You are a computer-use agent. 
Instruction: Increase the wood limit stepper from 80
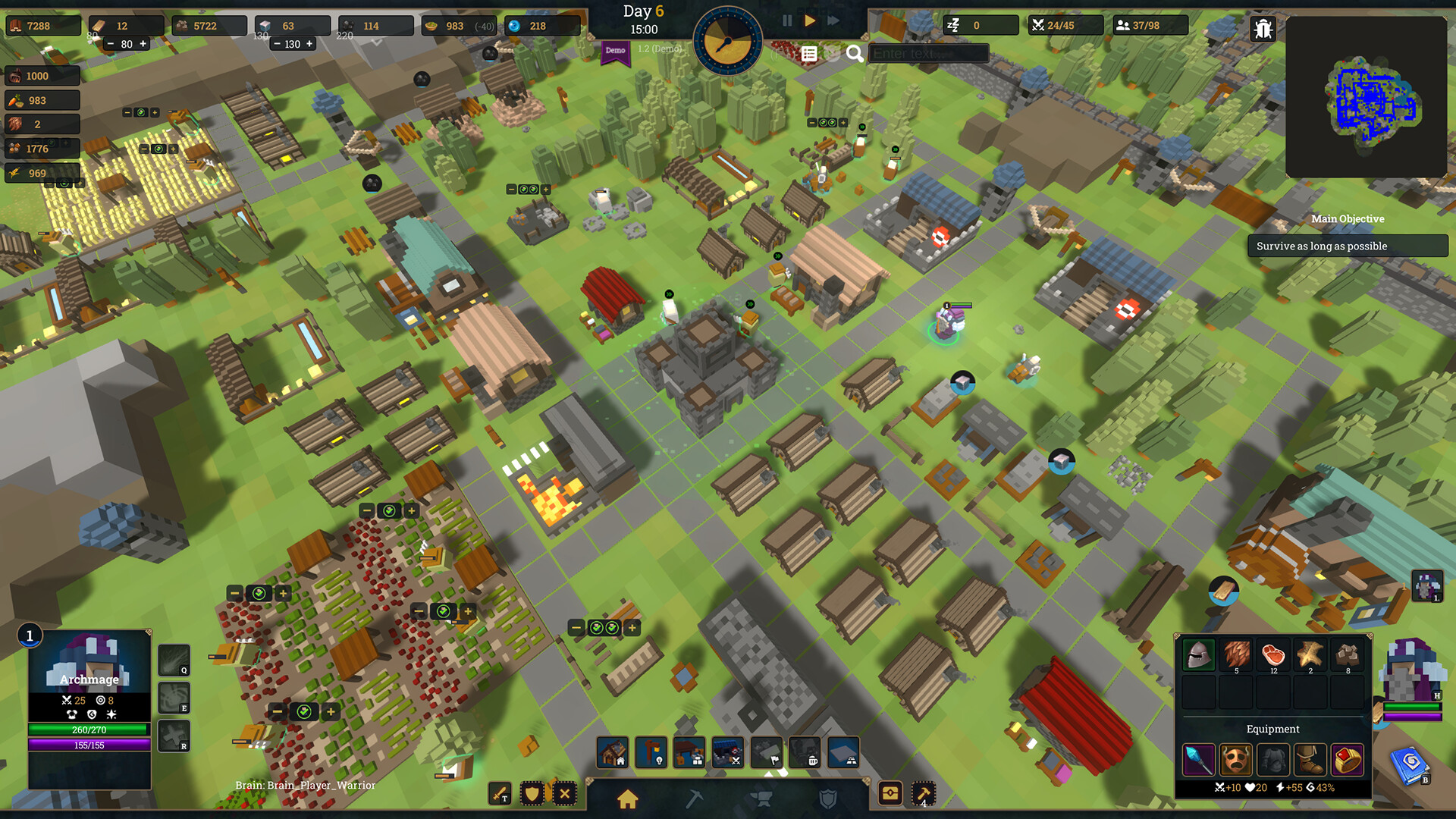tap(143, 44)
